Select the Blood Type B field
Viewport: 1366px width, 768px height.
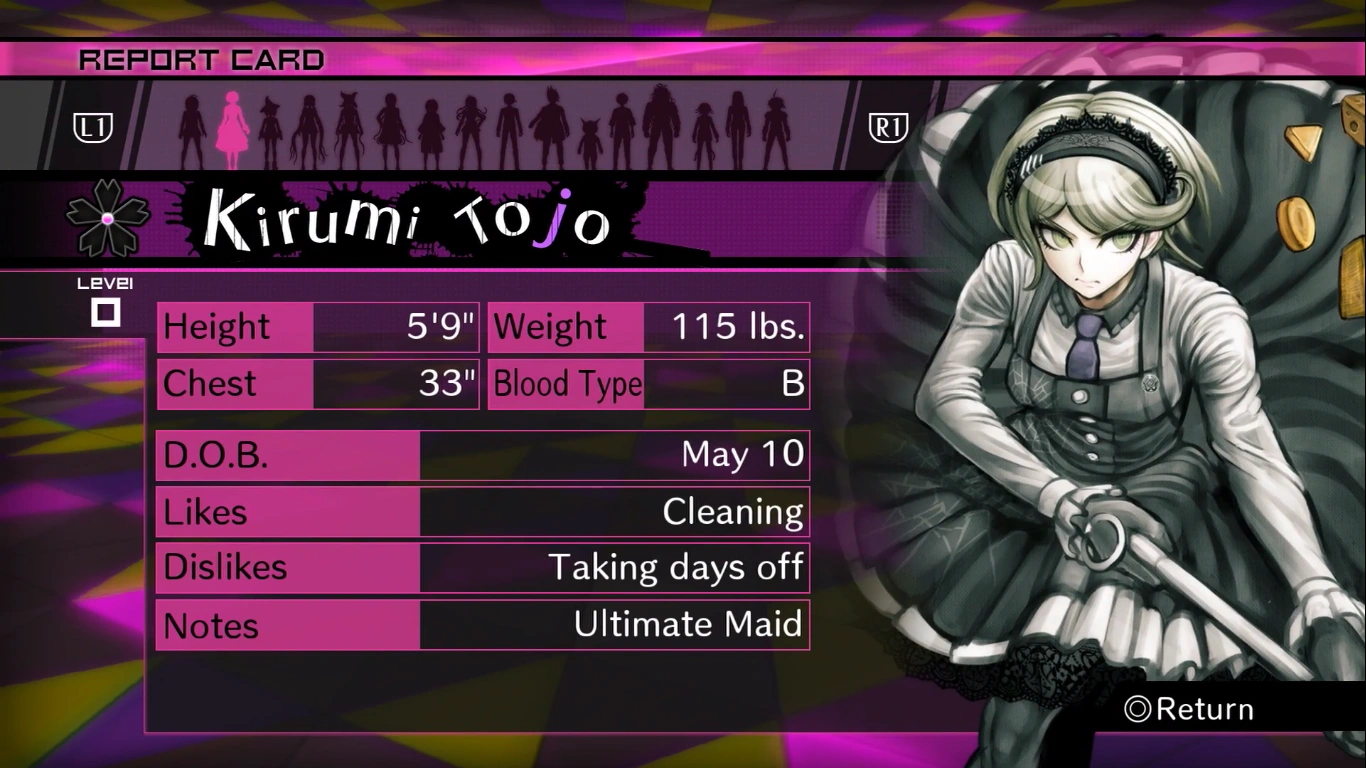coord(648,384)
